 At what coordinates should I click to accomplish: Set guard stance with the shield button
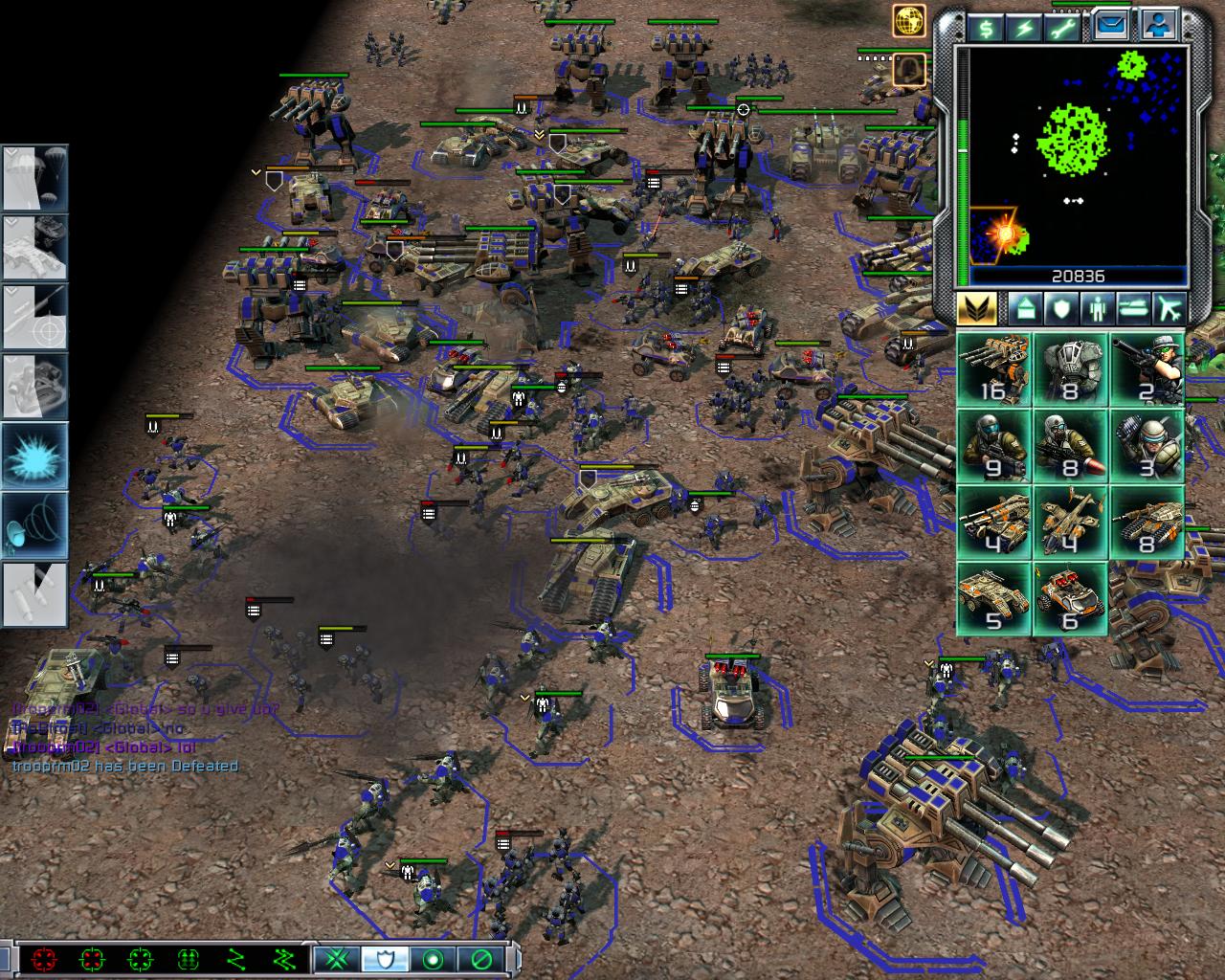pos(386,958)
